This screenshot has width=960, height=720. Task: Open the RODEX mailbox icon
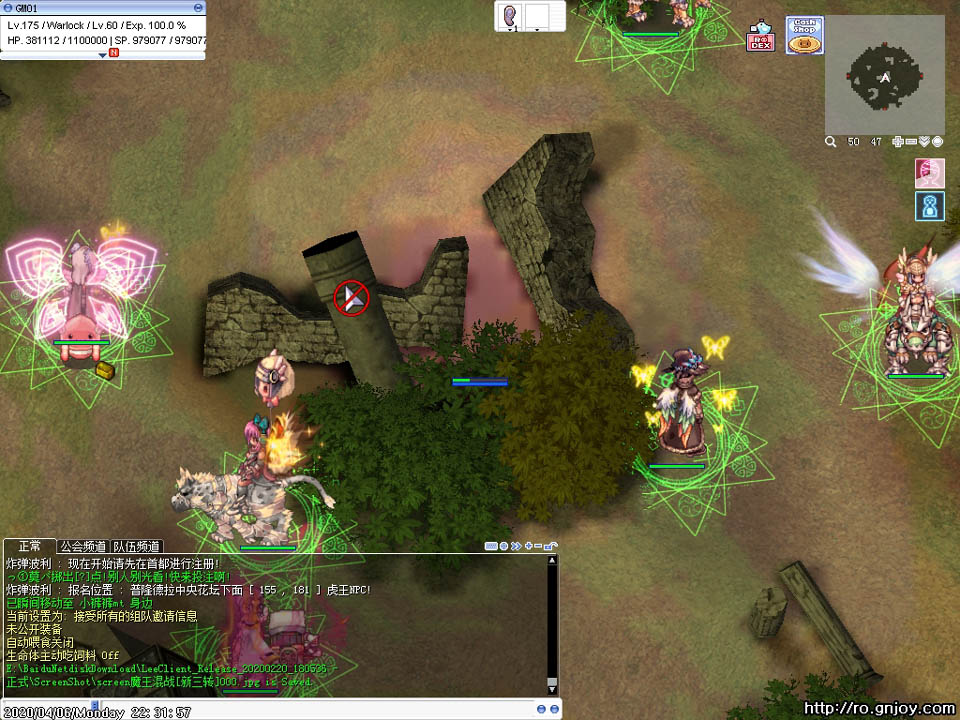(761, 37)
